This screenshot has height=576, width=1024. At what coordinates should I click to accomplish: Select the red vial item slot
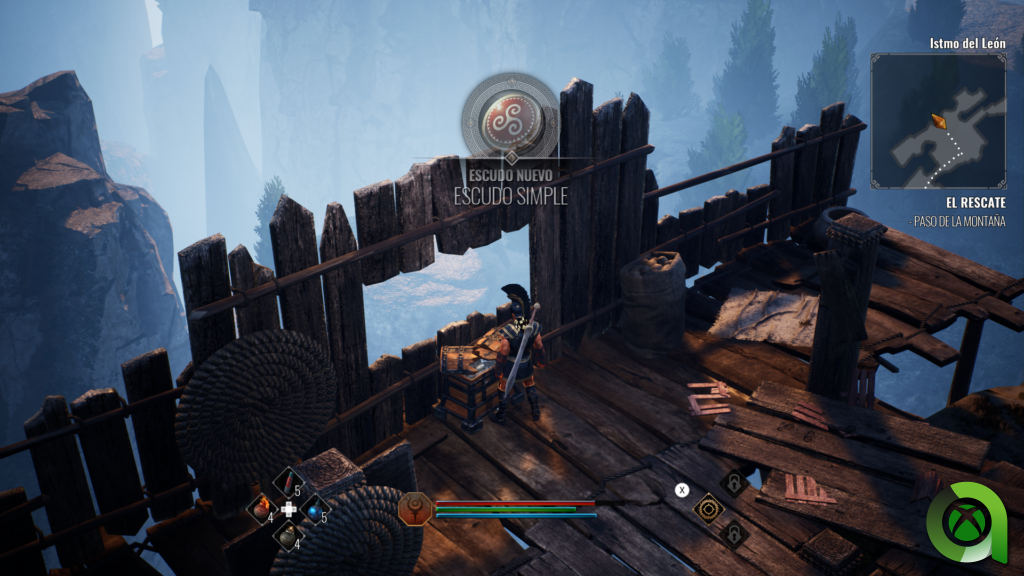click(289, 483)
